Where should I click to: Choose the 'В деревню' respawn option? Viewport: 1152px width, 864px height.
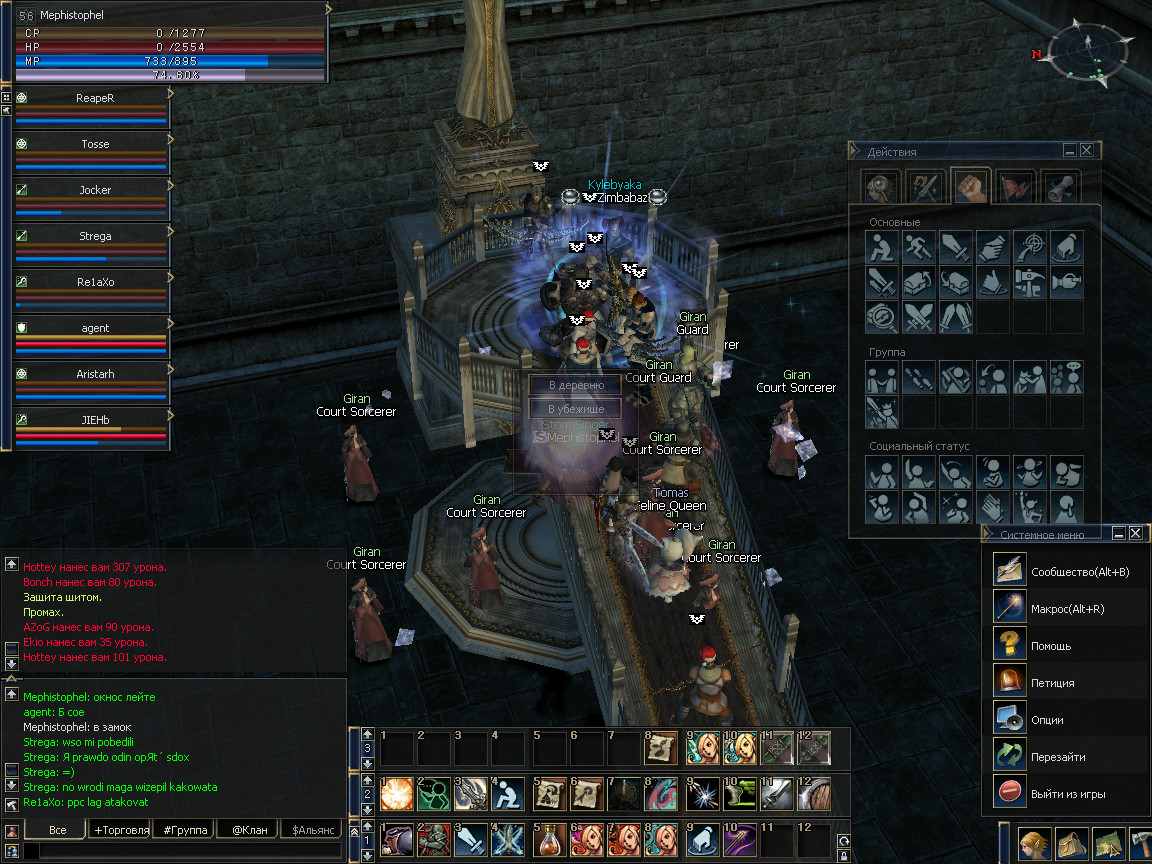point(576,385)
